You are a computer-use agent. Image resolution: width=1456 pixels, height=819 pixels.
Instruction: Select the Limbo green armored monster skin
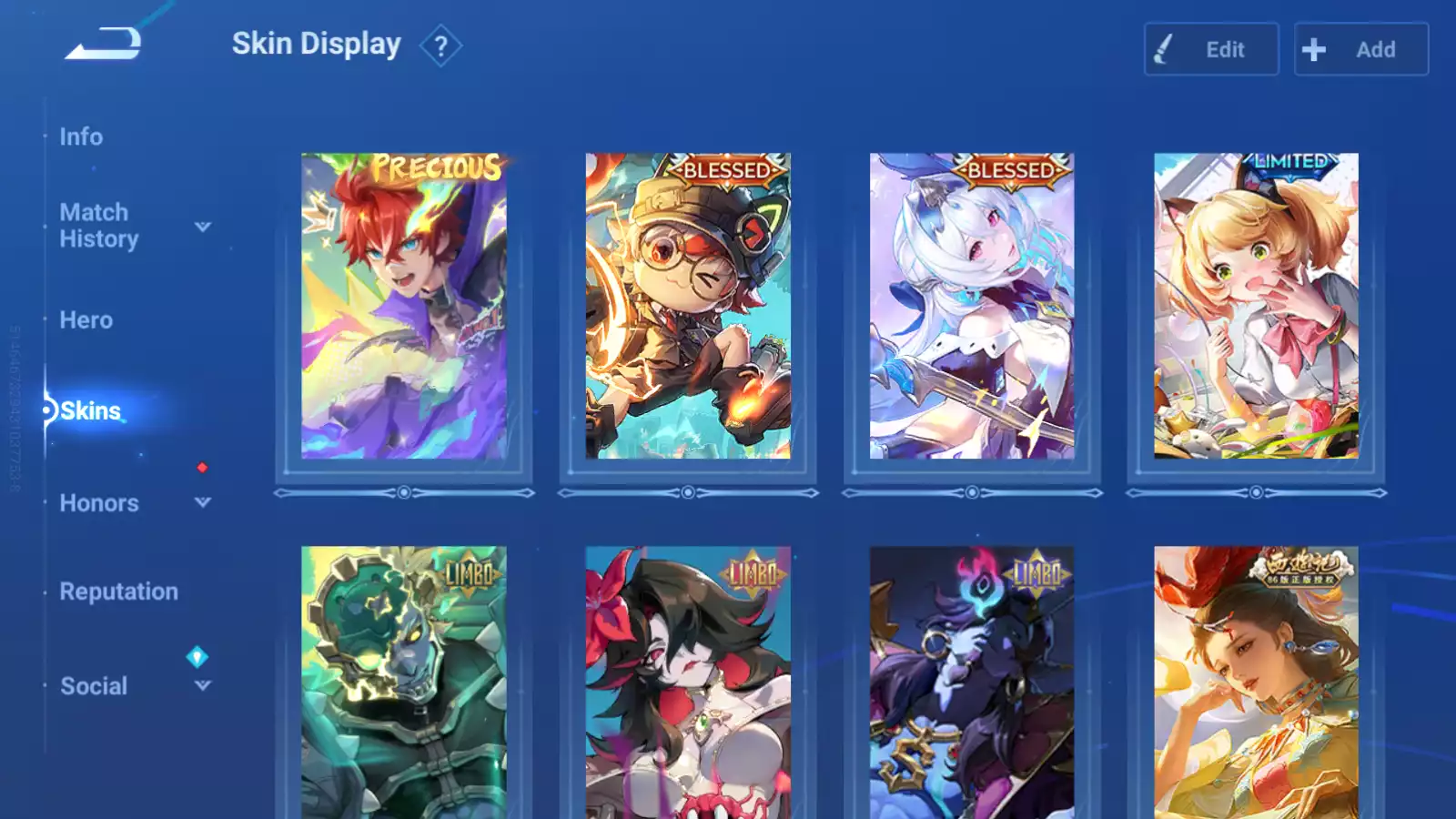[404, 682]
